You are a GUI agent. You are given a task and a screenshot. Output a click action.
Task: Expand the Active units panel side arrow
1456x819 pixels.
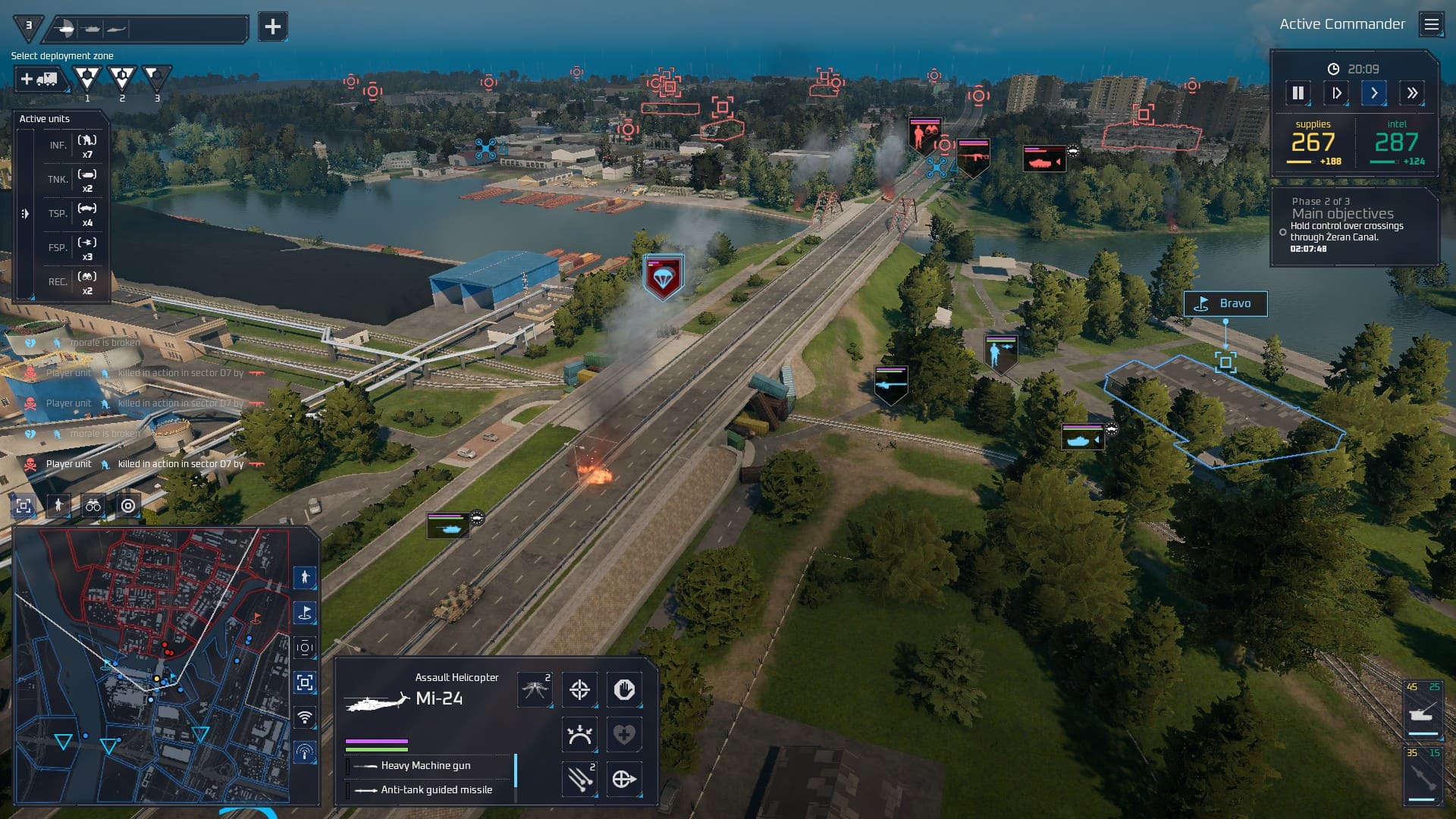(x=25, y=214)
